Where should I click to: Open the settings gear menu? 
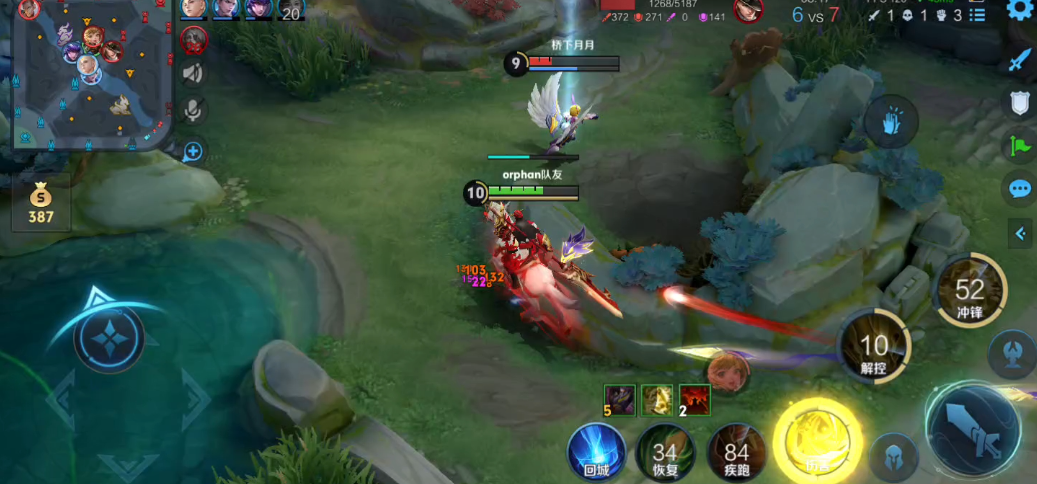(x=1020, y=11)
